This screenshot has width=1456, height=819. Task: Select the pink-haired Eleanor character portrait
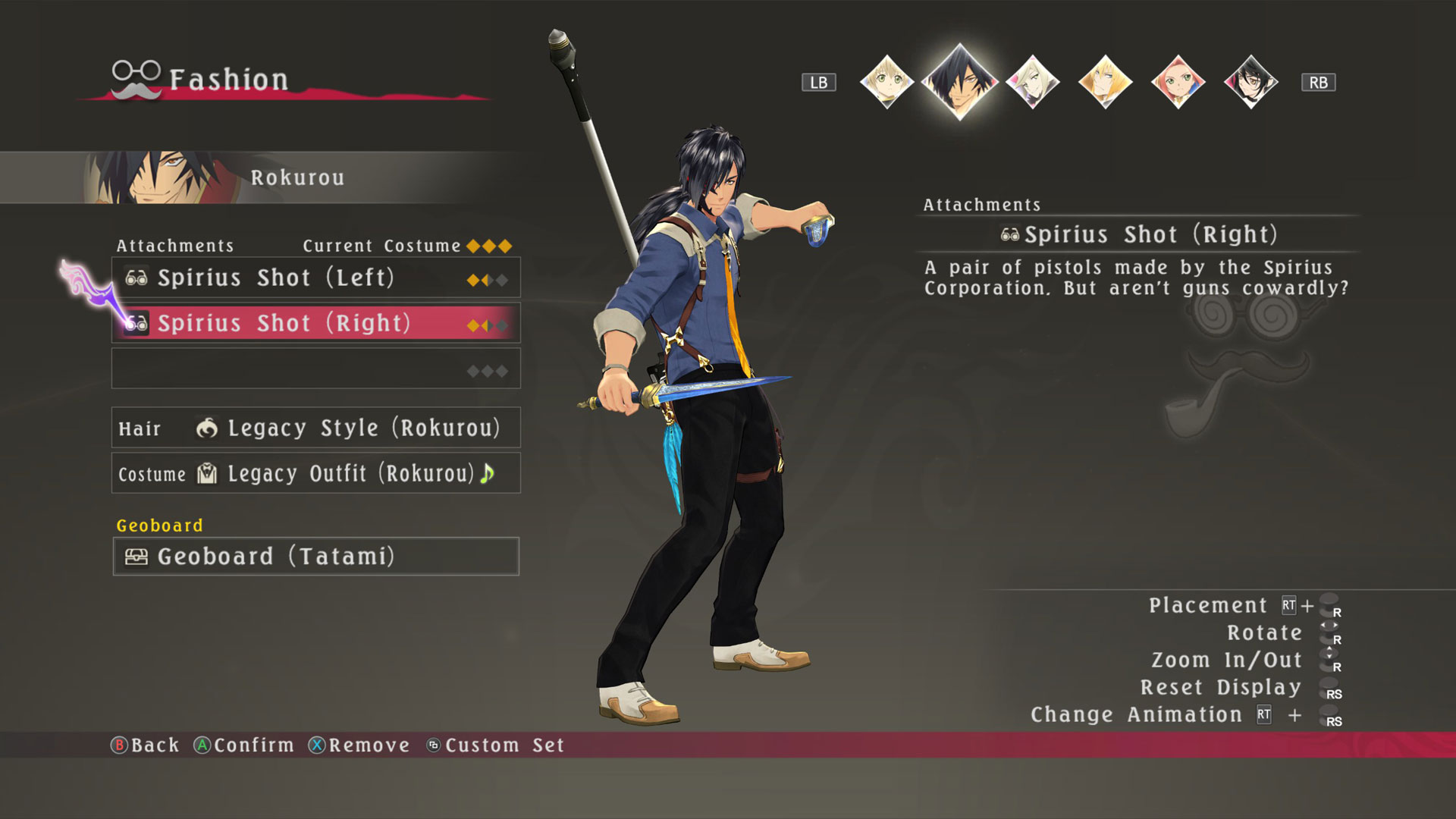tap(1178, 81)
